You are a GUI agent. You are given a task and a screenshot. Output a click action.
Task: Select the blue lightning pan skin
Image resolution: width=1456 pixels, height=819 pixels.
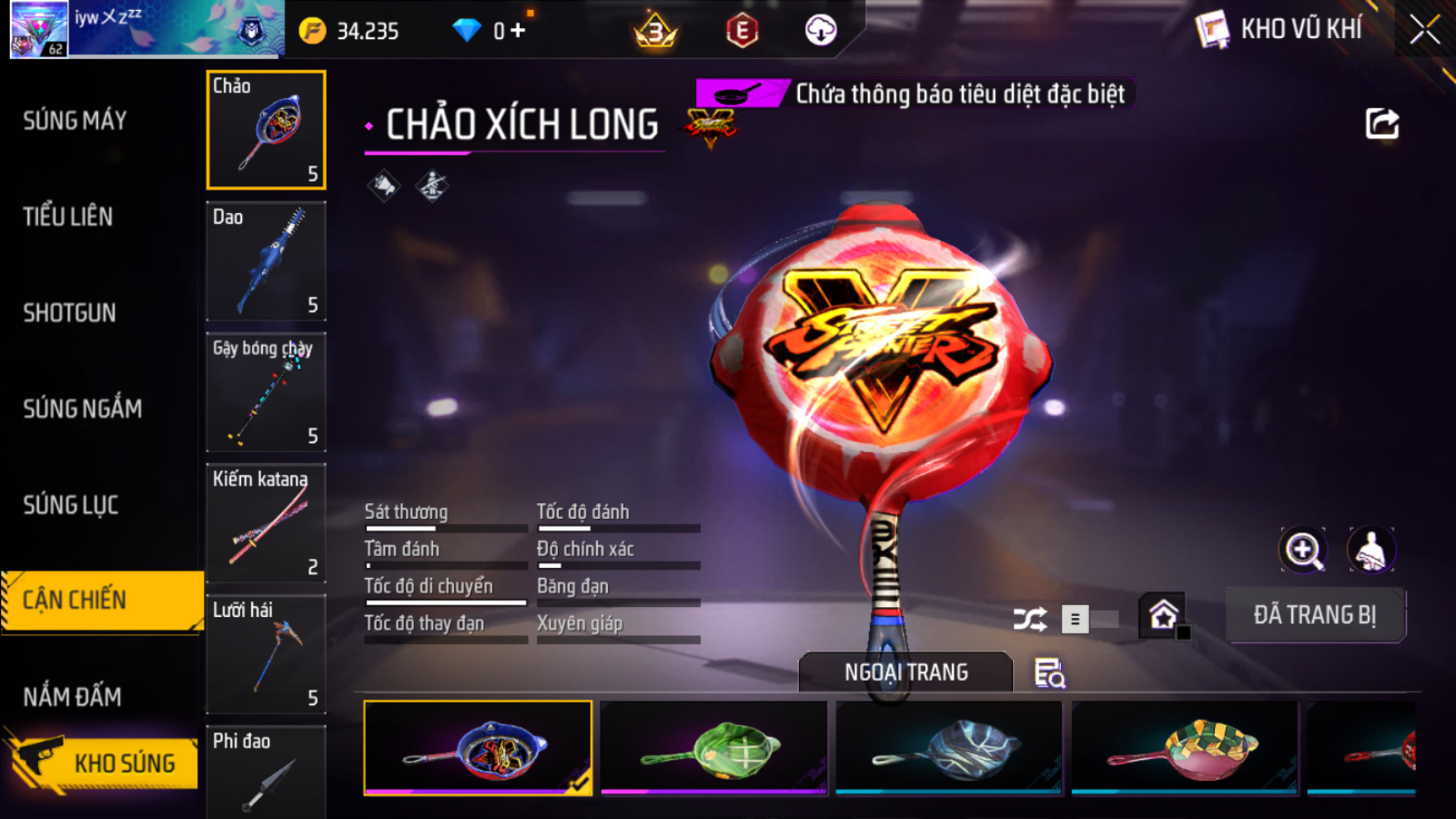point(949,747)
